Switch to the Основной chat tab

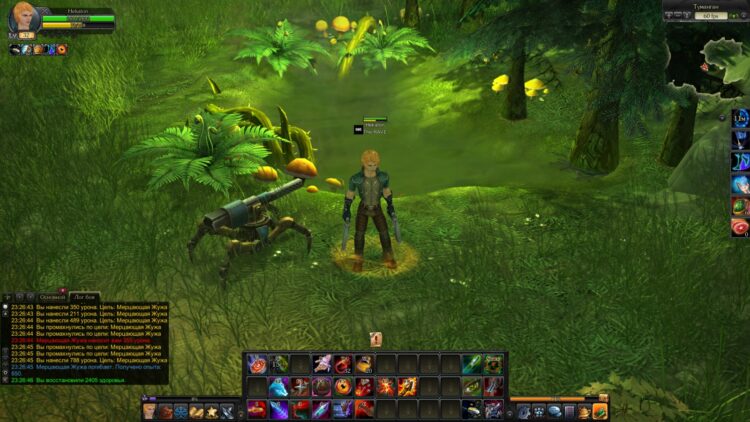click(x=51, y=297)
